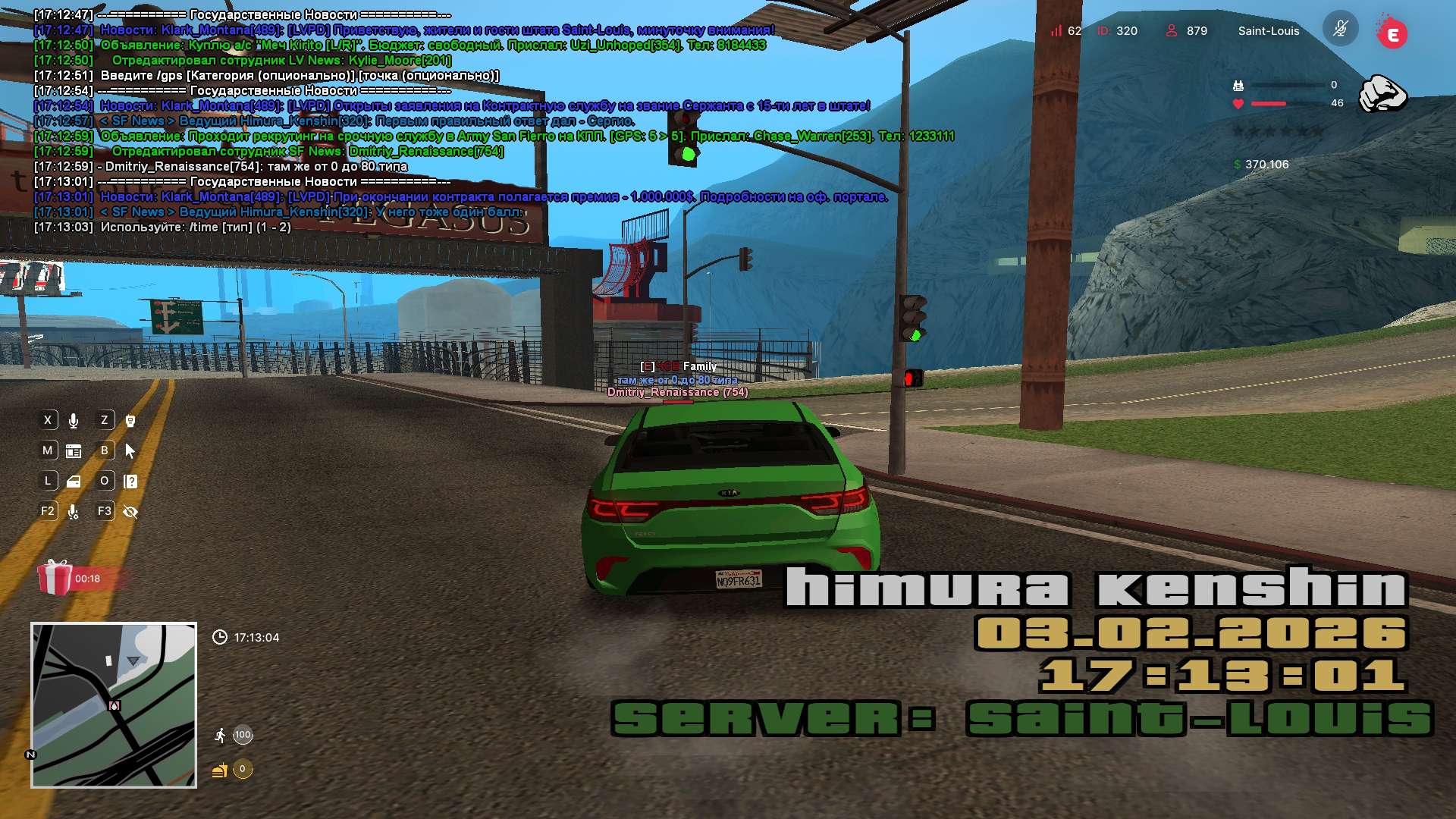Activate the voice chat microphone icon
This screenshot has height=819, width=1456.
pos(74,421)
